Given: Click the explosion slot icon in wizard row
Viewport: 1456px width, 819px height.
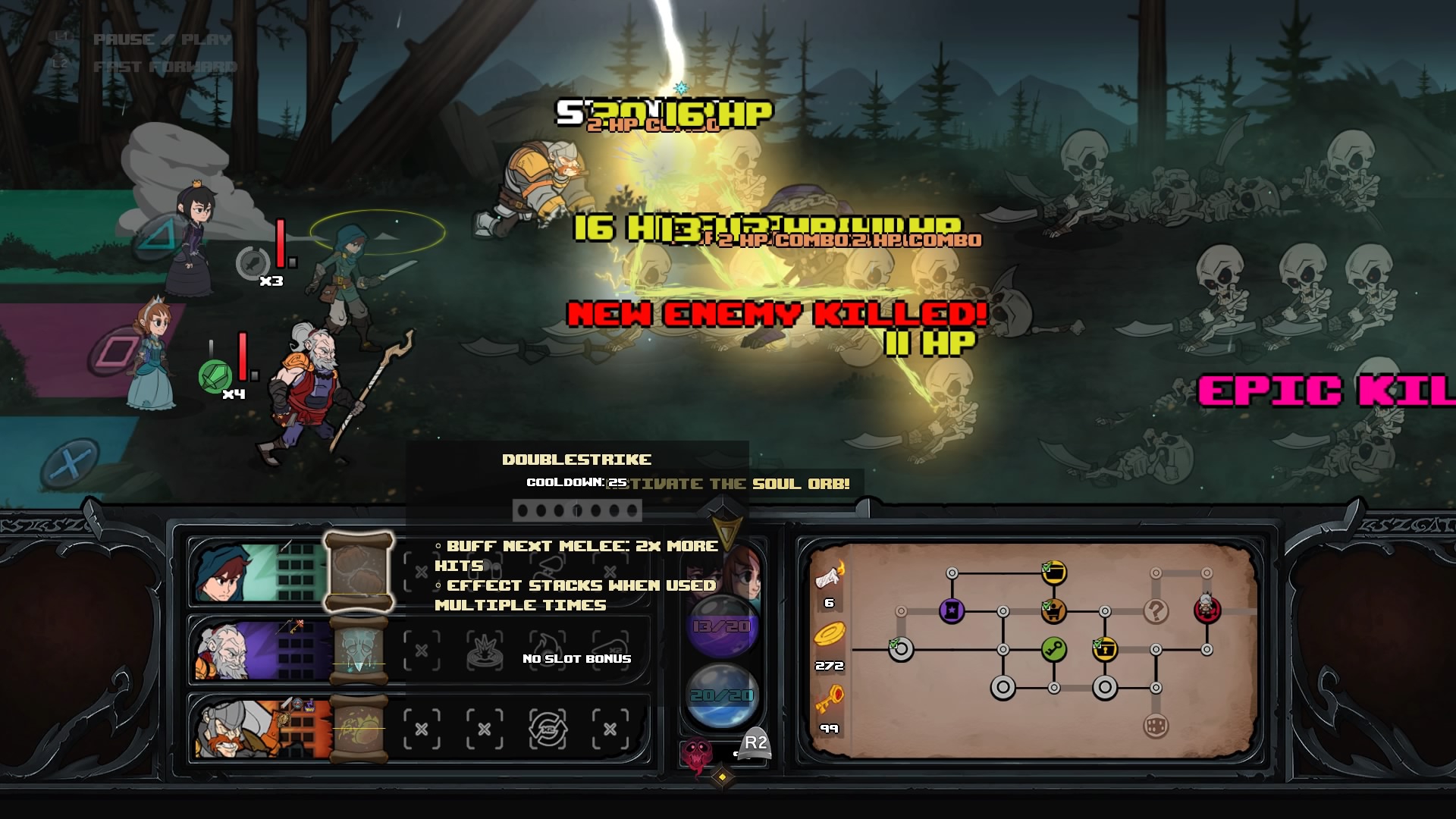Looking at the screenshot, I should pyautogui.click(x=484, y=651).
